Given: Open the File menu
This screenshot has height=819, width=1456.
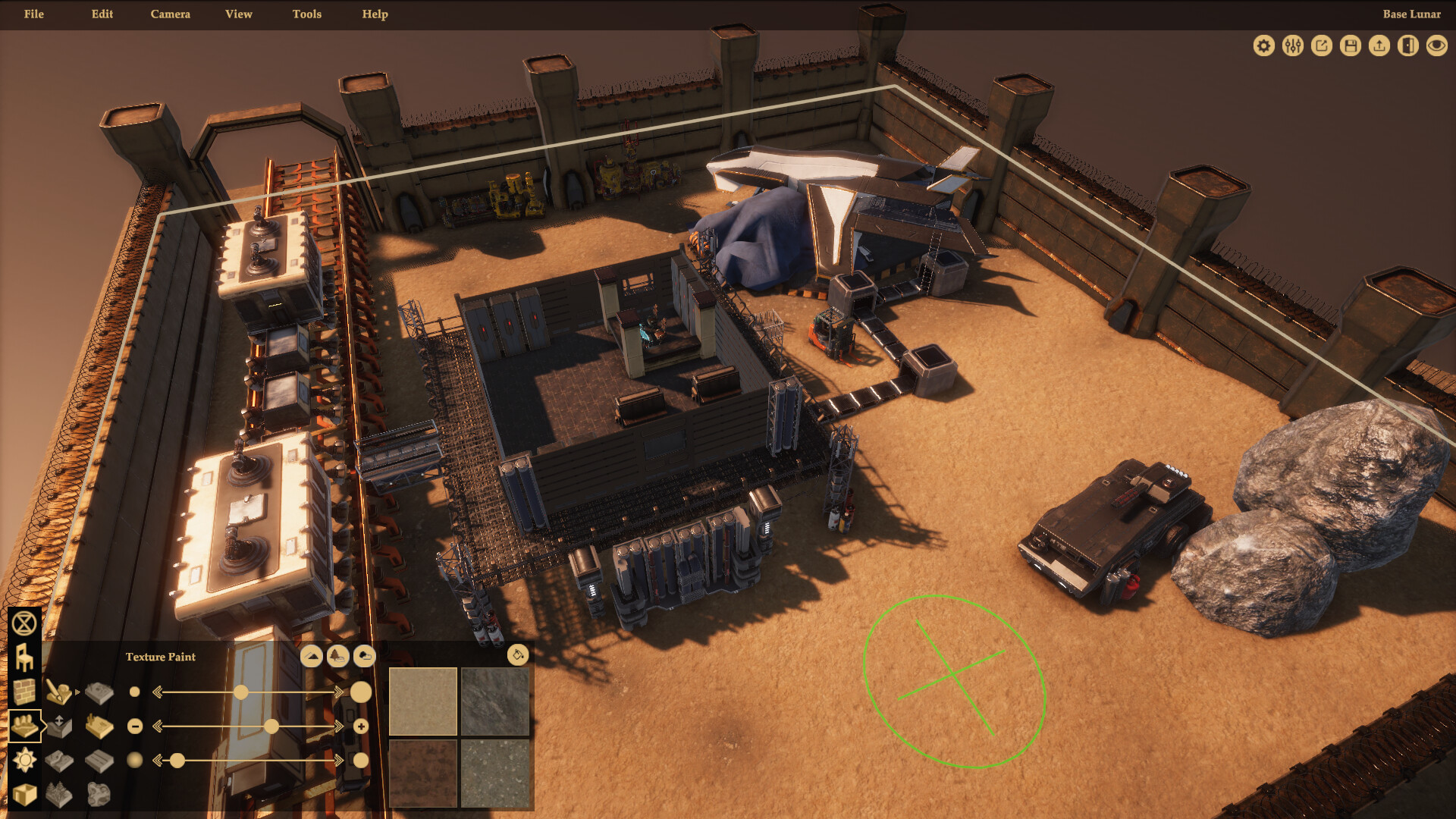Looking at the screenshot, I should pos(33,14).
